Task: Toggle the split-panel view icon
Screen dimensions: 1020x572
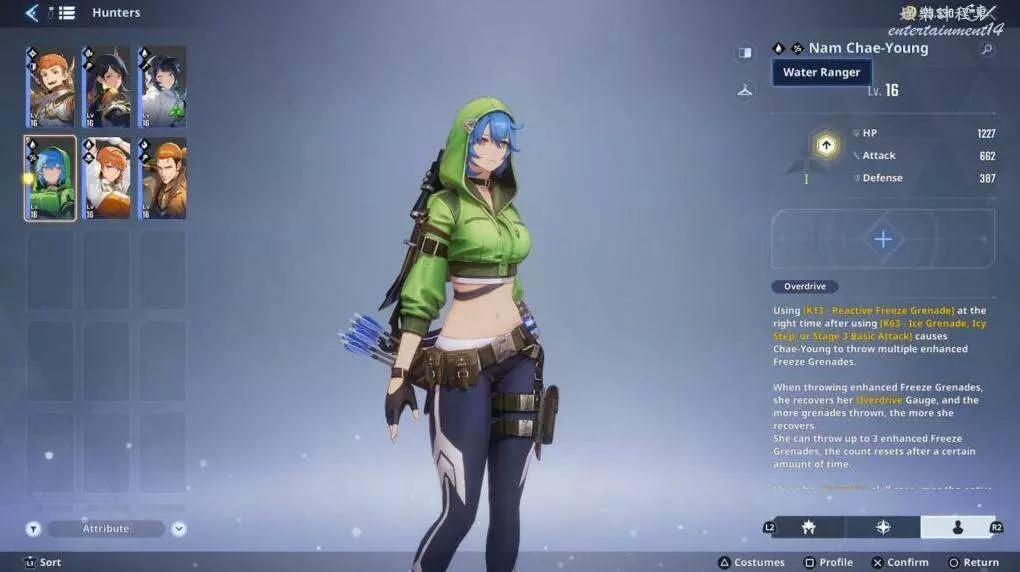Action: [745, 52]
